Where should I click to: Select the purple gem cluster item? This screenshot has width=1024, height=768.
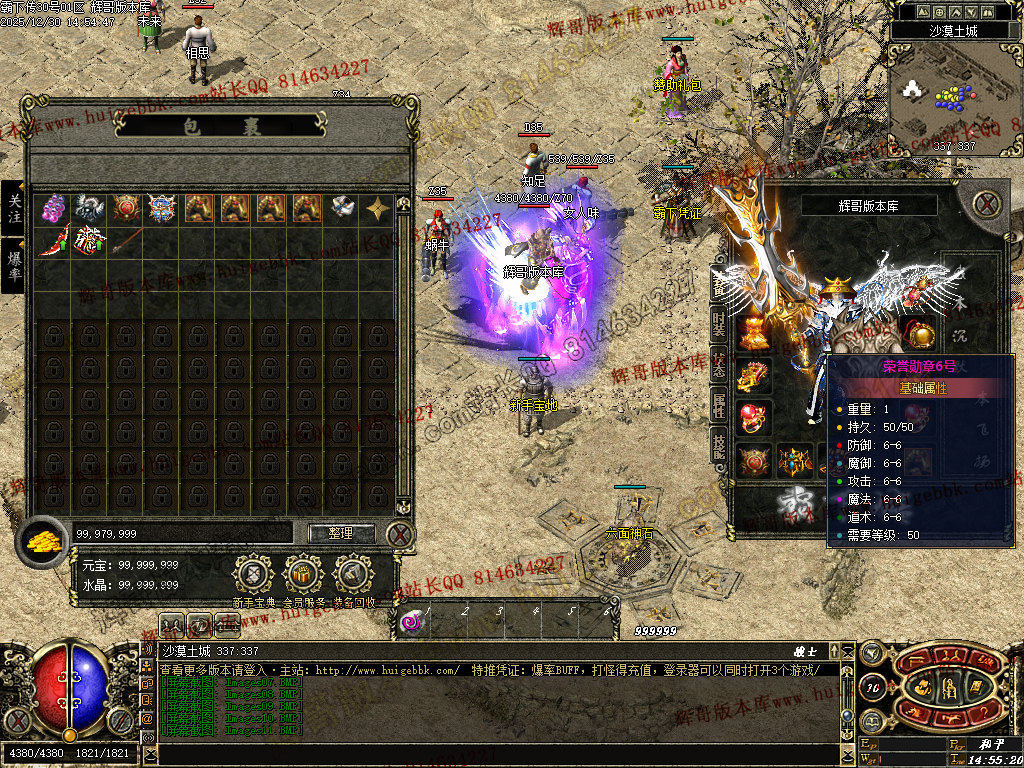pos(53,208)
